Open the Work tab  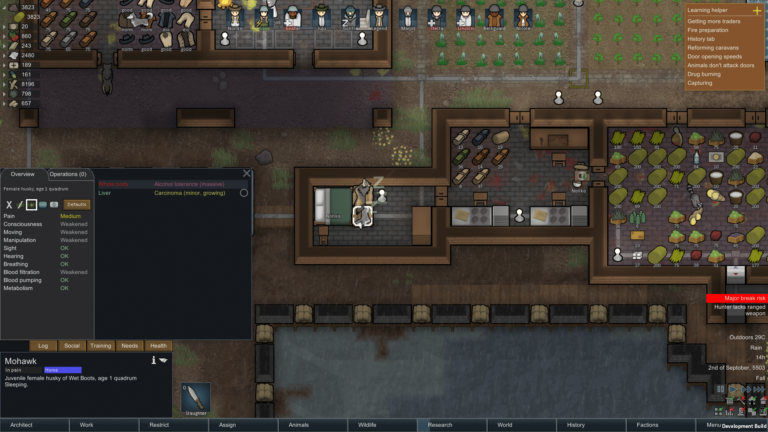tap(86, 425)
